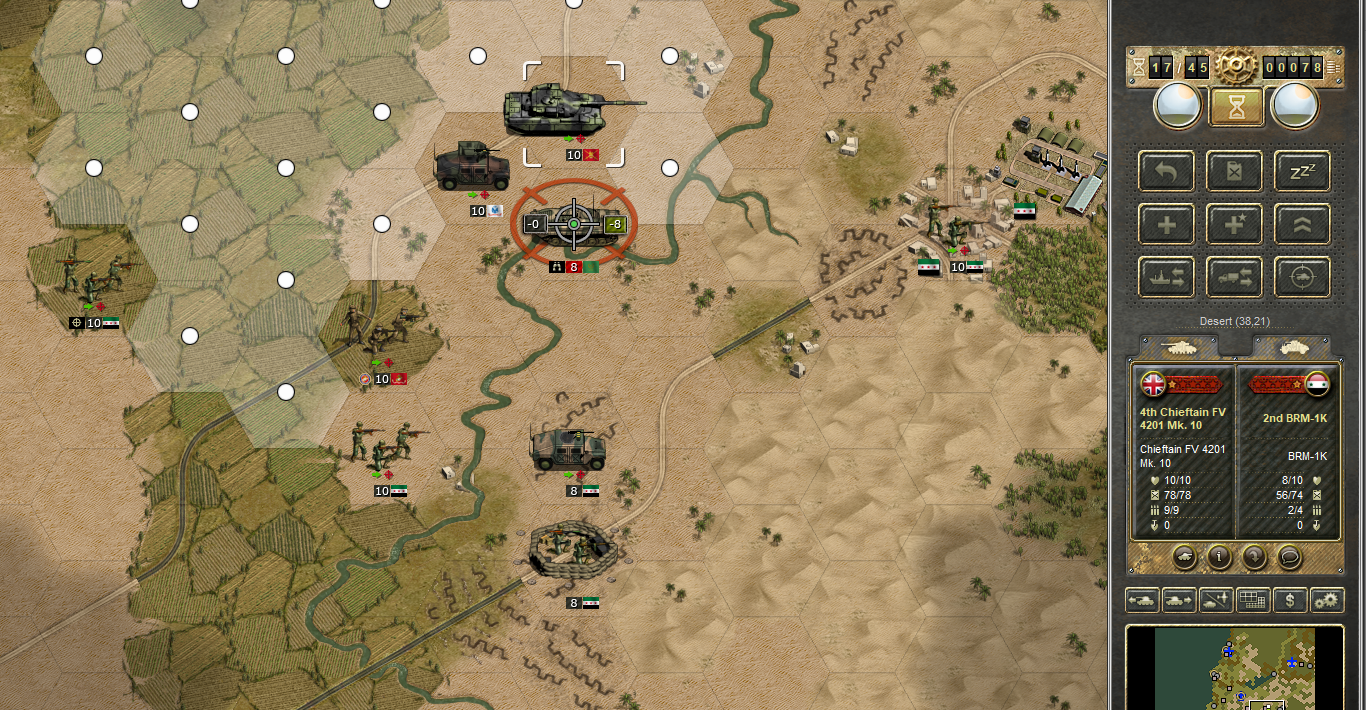The image size is (1366, 710).
Task: Switch to the selected tank unit tab
Action: coord(1177,346)
